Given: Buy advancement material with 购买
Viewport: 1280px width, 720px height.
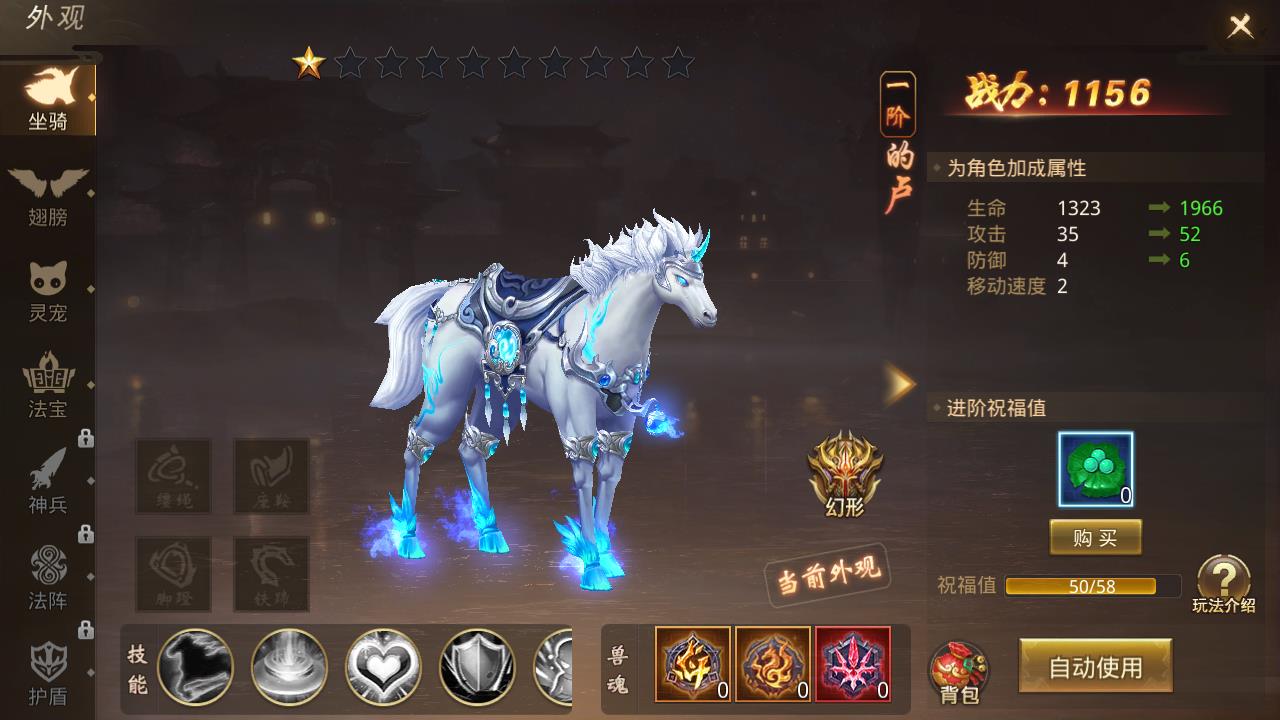Looking at the screenshot, I should [1095, 538].
